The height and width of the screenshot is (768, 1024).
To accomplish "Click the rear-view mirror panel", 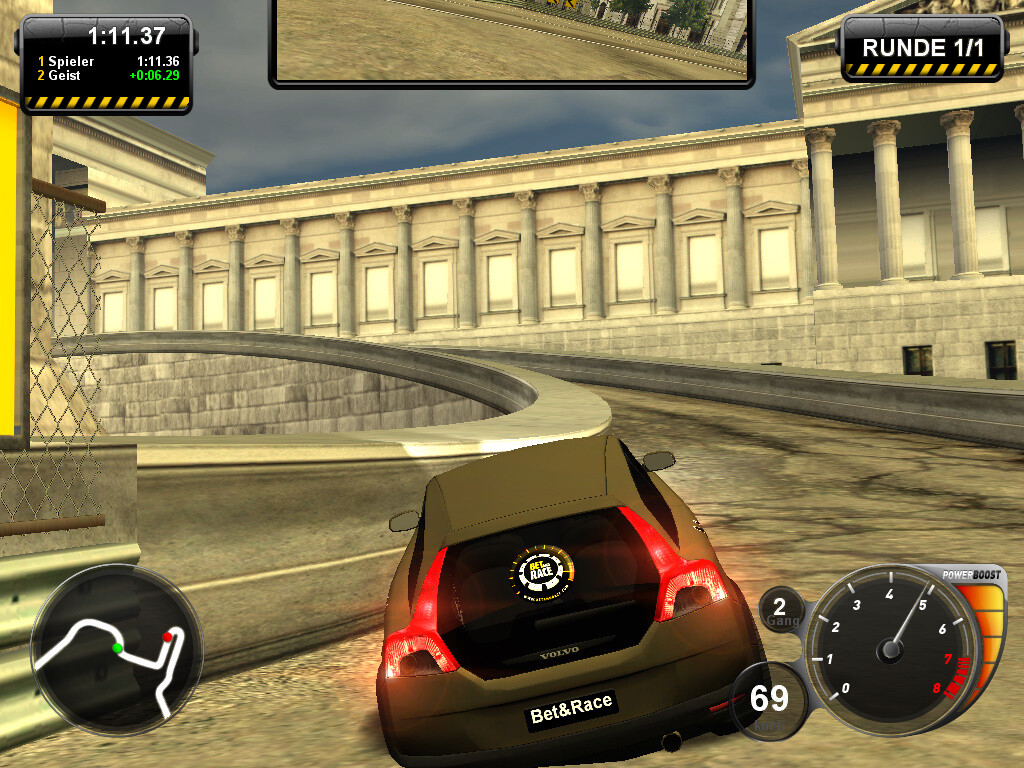I will [511, 40].
